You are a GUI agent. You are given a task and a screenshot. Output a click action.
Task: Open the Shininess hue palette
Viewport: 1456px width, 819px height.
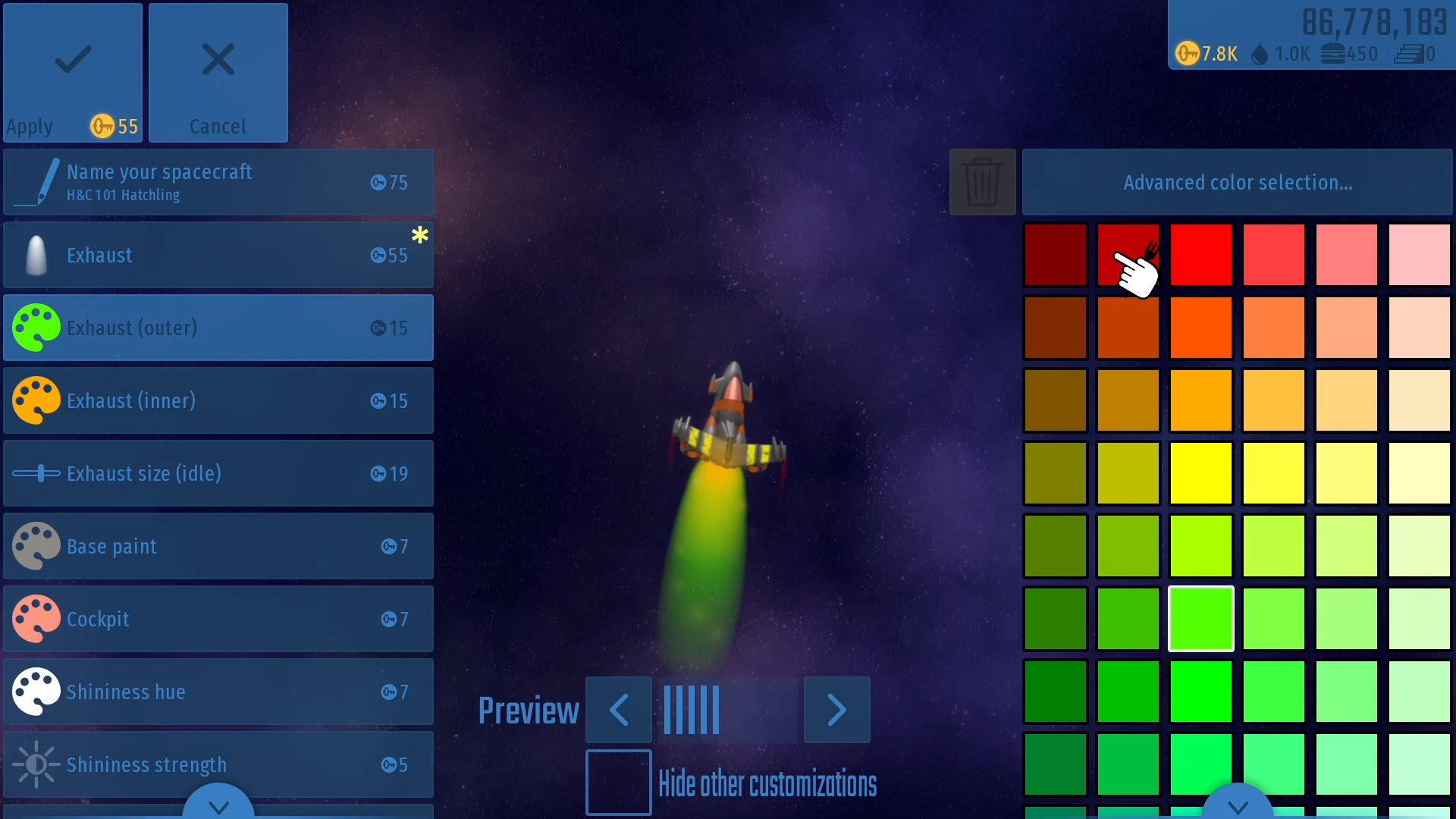point(218,692)
